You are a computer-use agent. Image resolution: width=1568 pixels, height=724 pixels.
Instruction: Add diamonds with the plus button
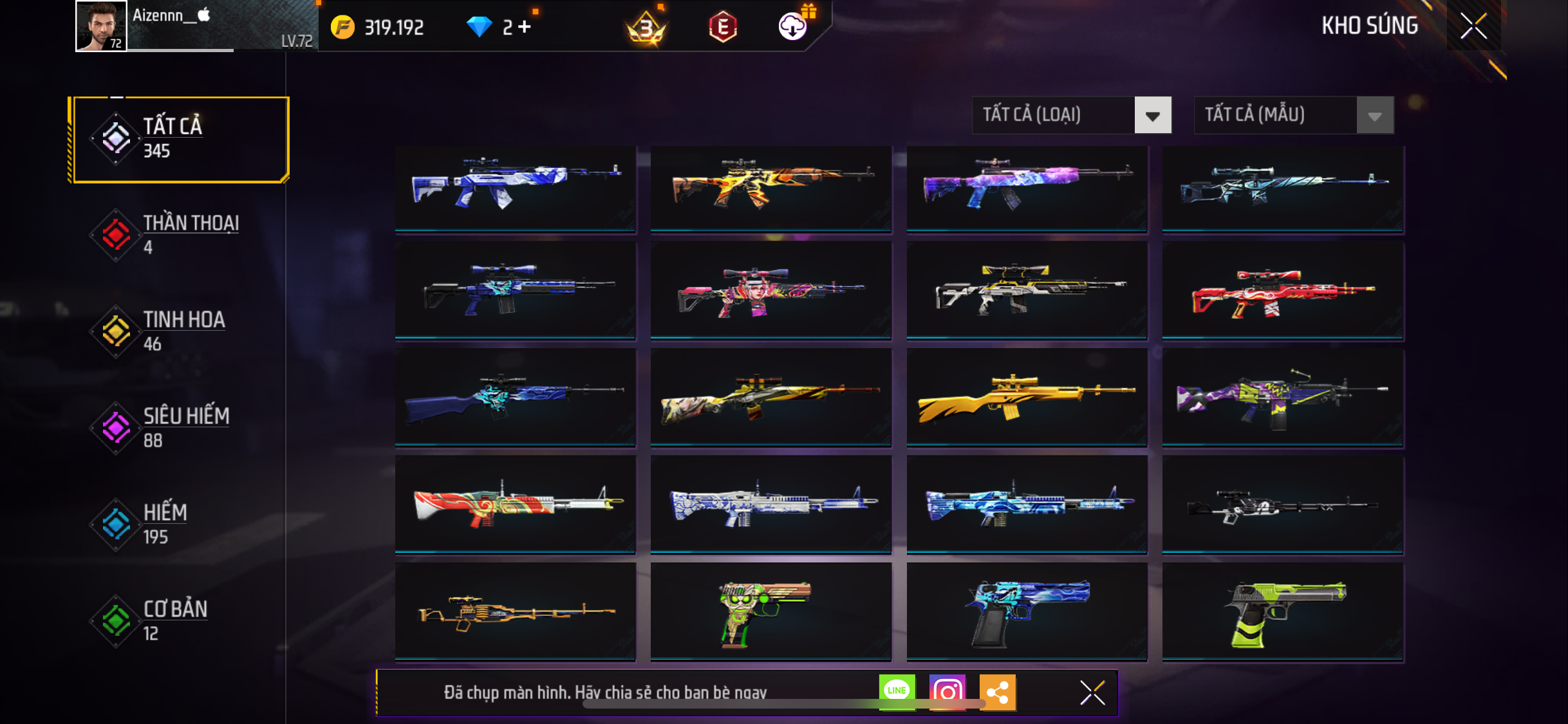[525, 27]
